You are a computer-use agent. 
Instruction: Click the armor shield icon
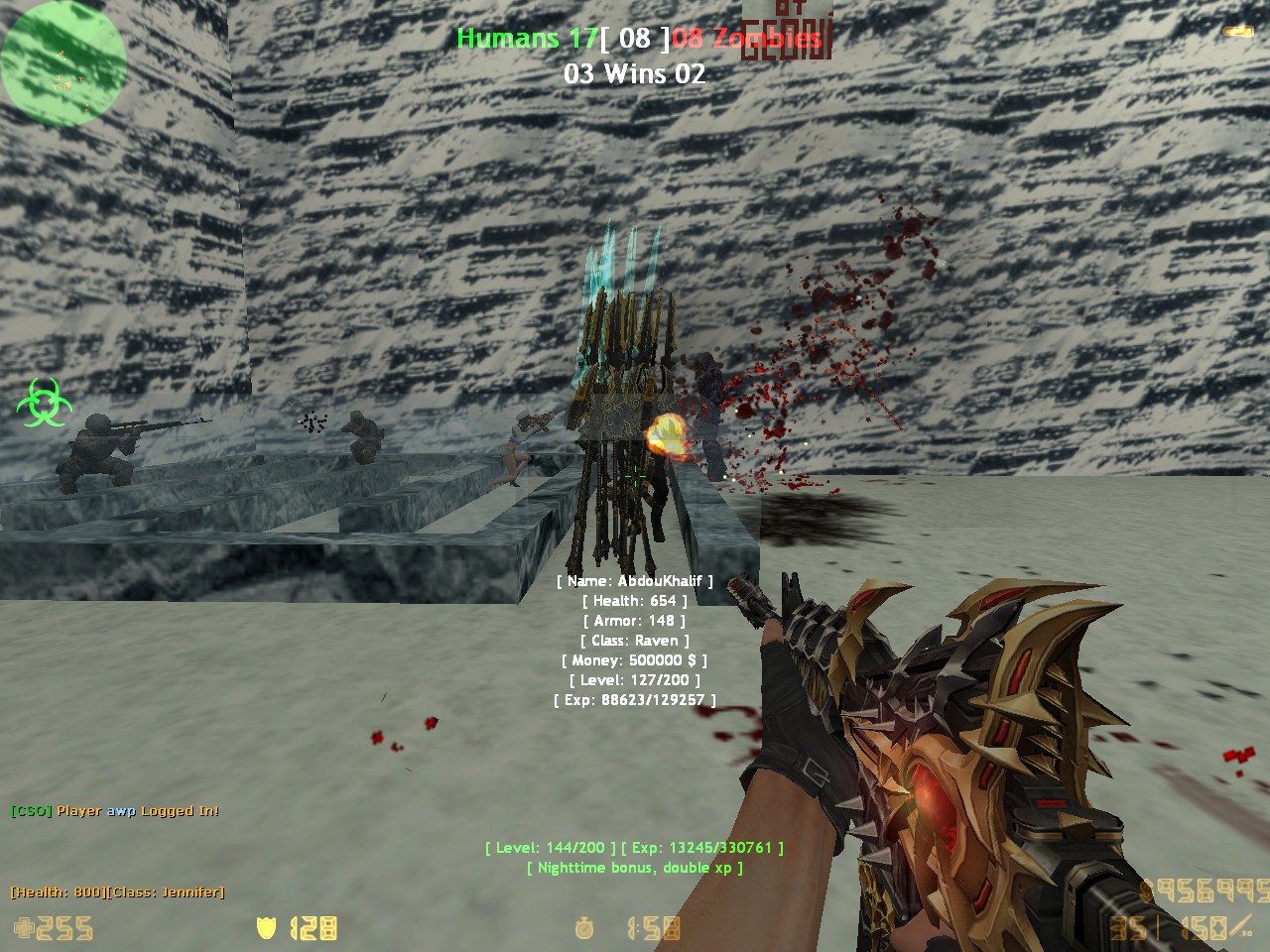click(x=266, y=928)
